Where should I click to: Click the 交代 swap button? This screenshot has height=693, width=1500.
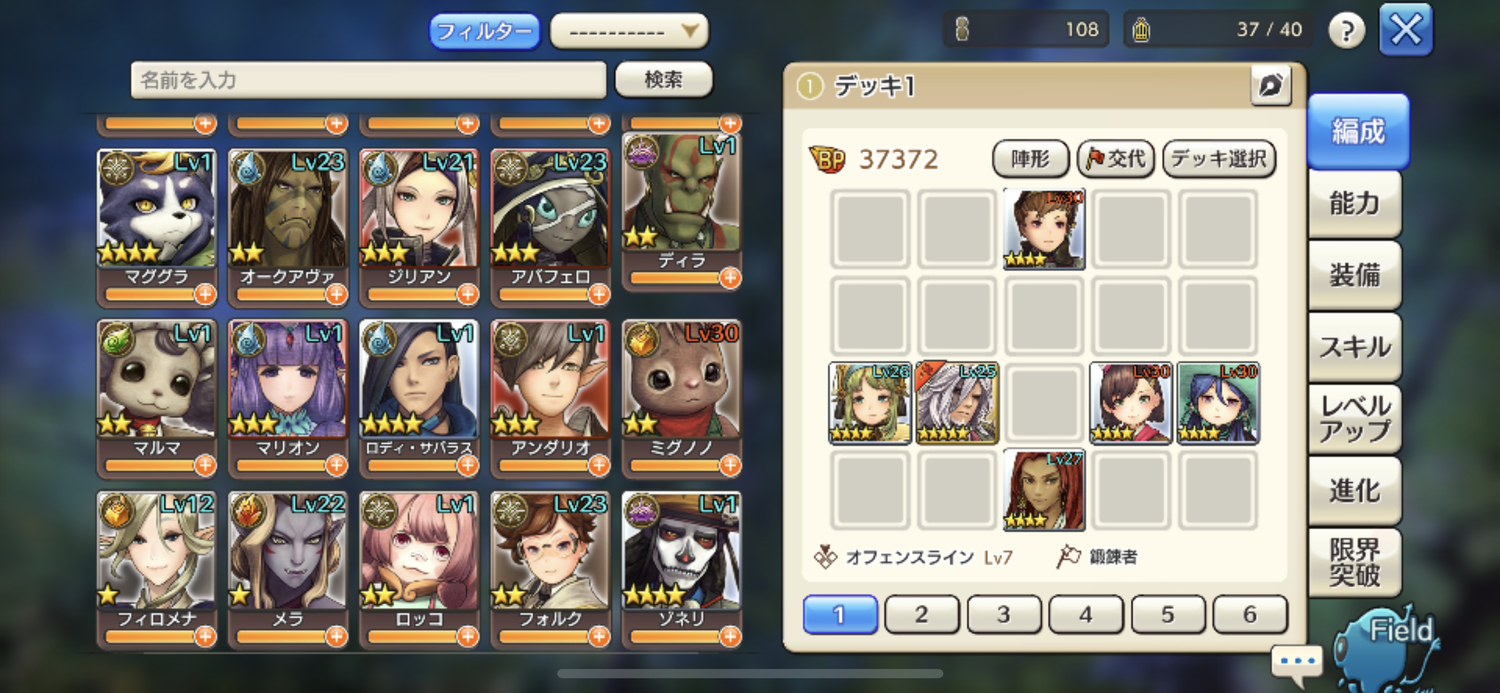(x=1116, y=159)
